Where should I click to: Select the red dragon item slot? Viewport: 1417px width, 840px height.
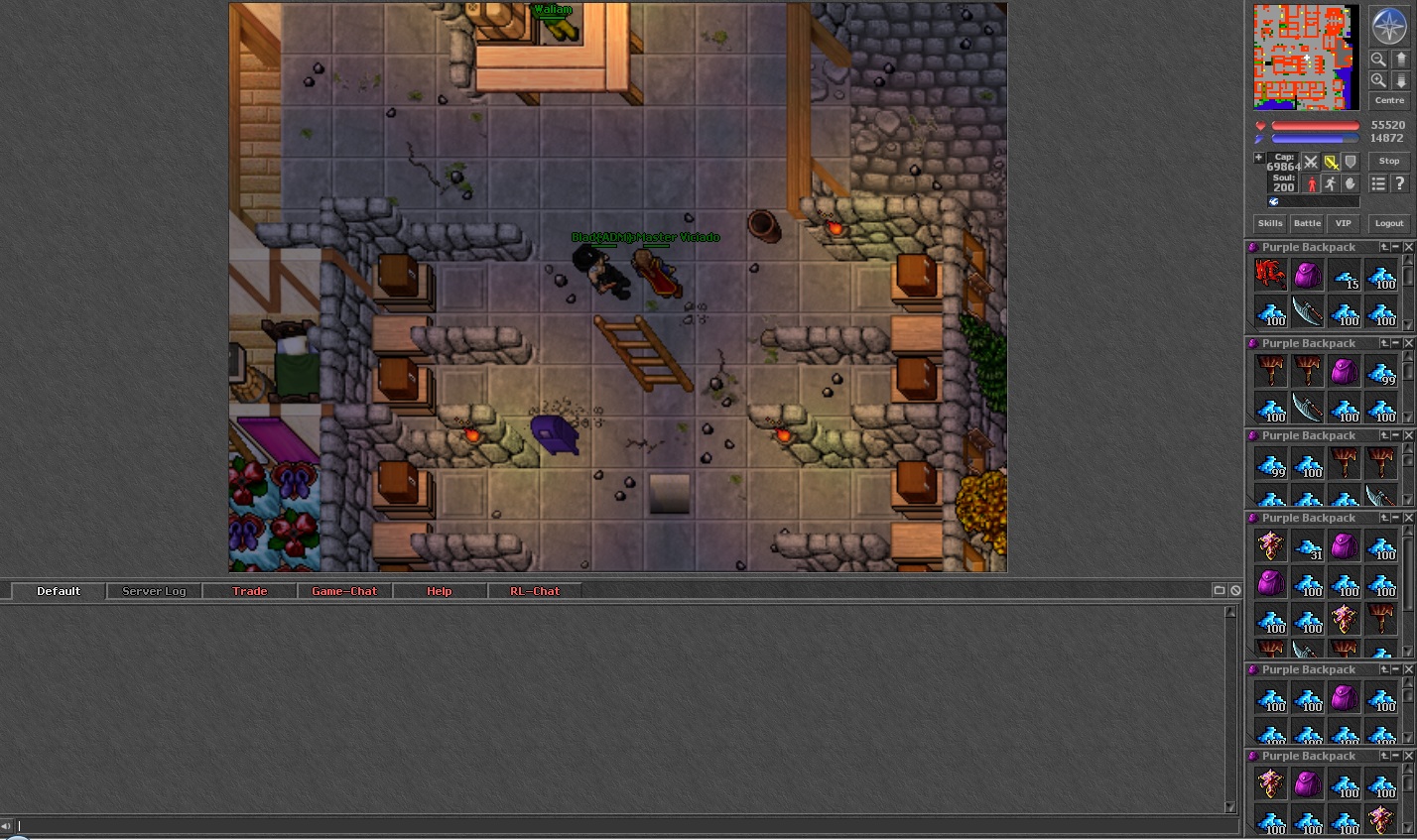click(1270, 274)
